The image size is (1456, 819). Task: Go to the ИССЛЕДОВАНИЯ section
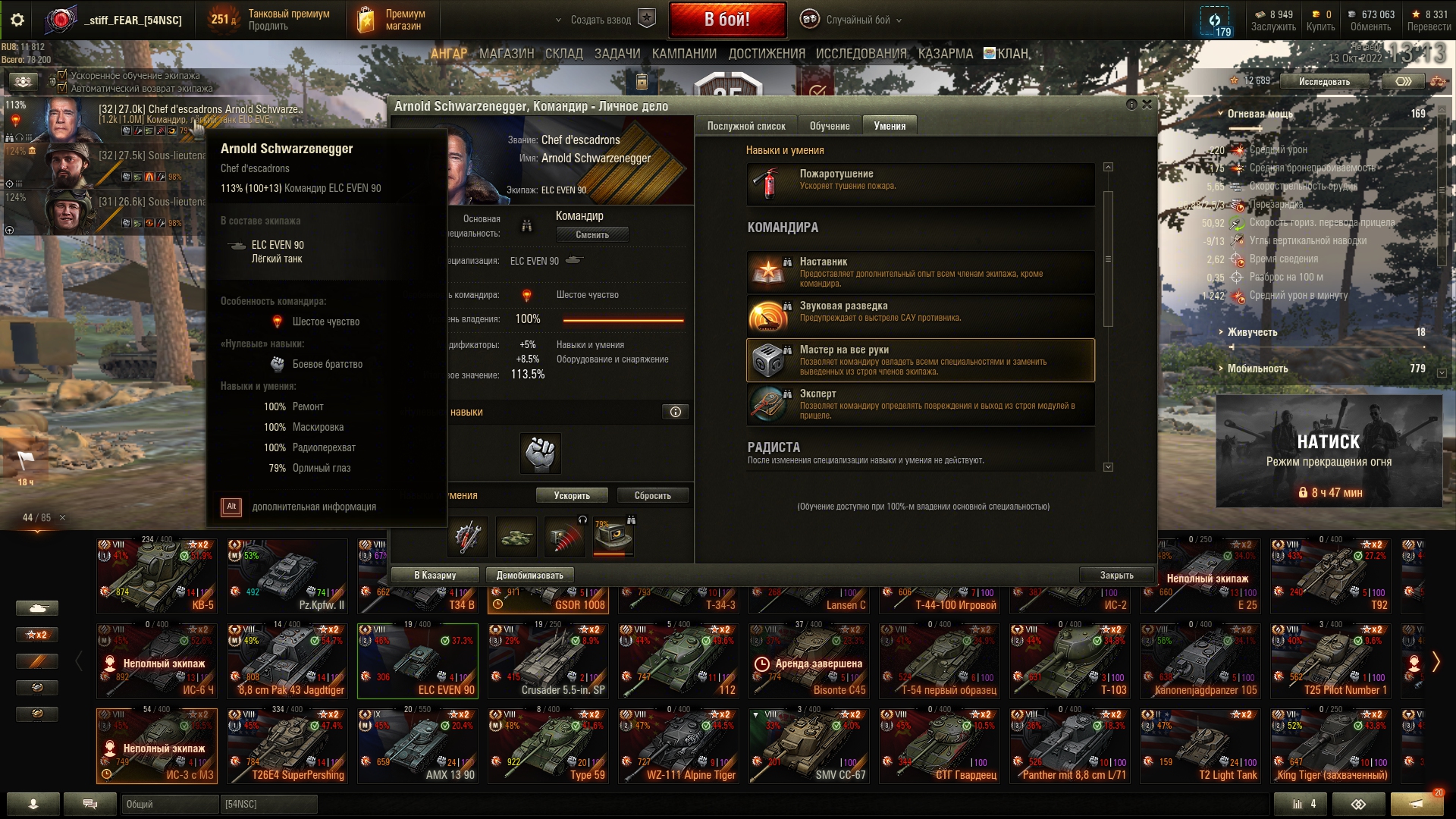point(861,54)
